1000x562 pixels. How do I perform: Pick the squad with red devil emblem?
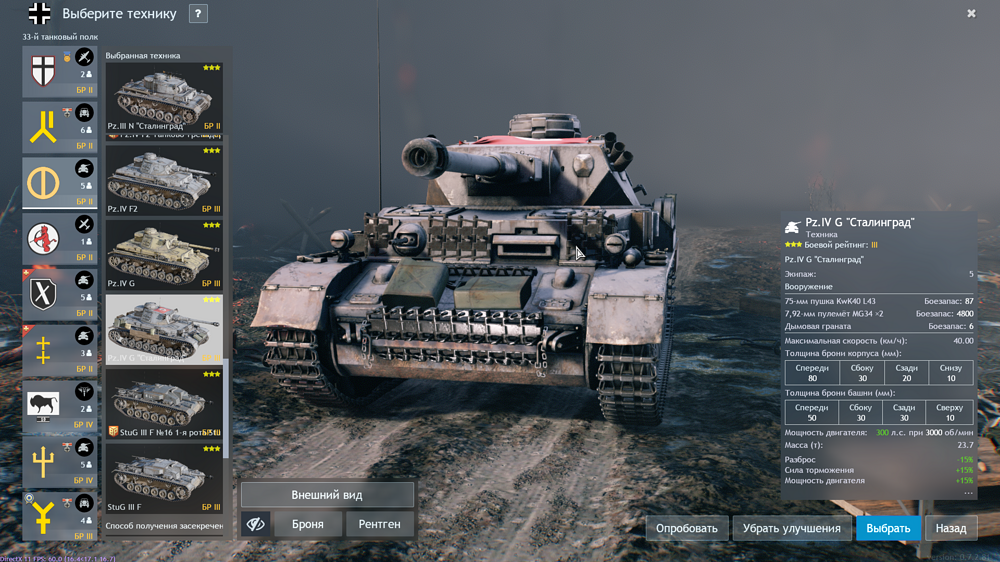pos(43,238)
